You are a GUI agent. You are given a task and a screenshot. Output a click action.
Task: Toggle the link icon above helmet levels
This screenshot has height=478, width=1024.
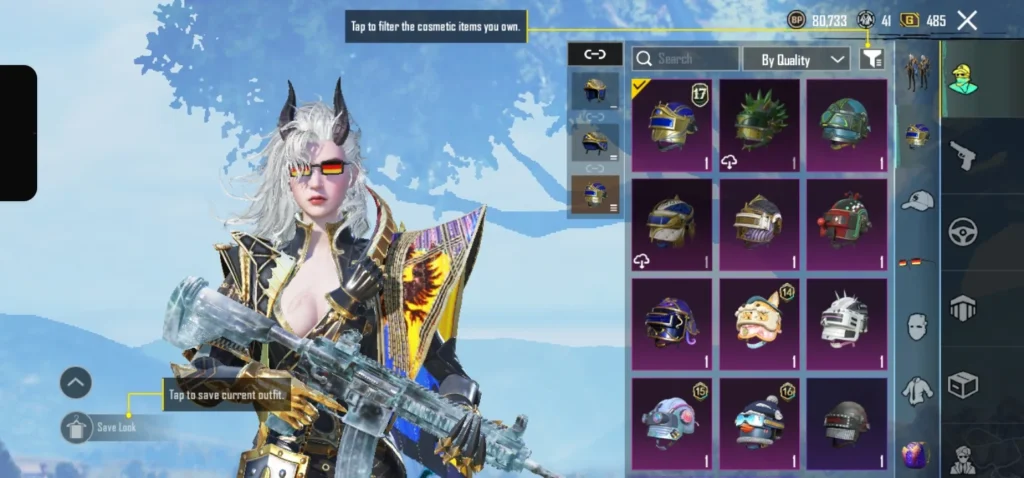(594, 55)
